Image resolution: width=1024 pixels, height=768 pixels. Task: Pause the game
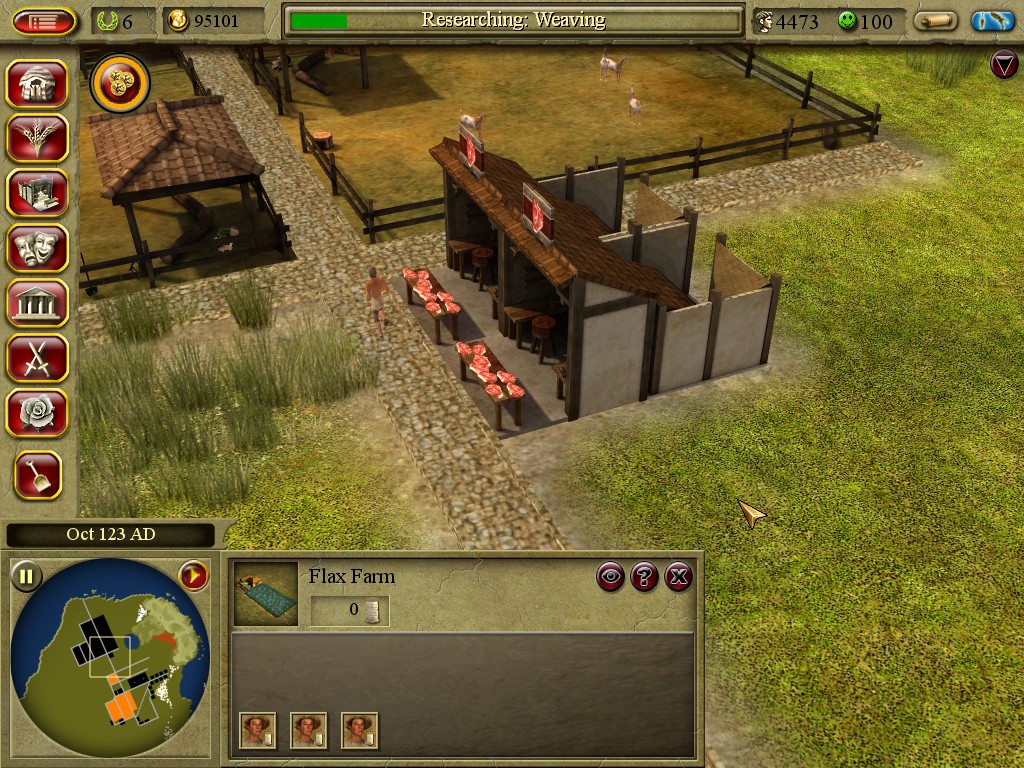[27, 576]
